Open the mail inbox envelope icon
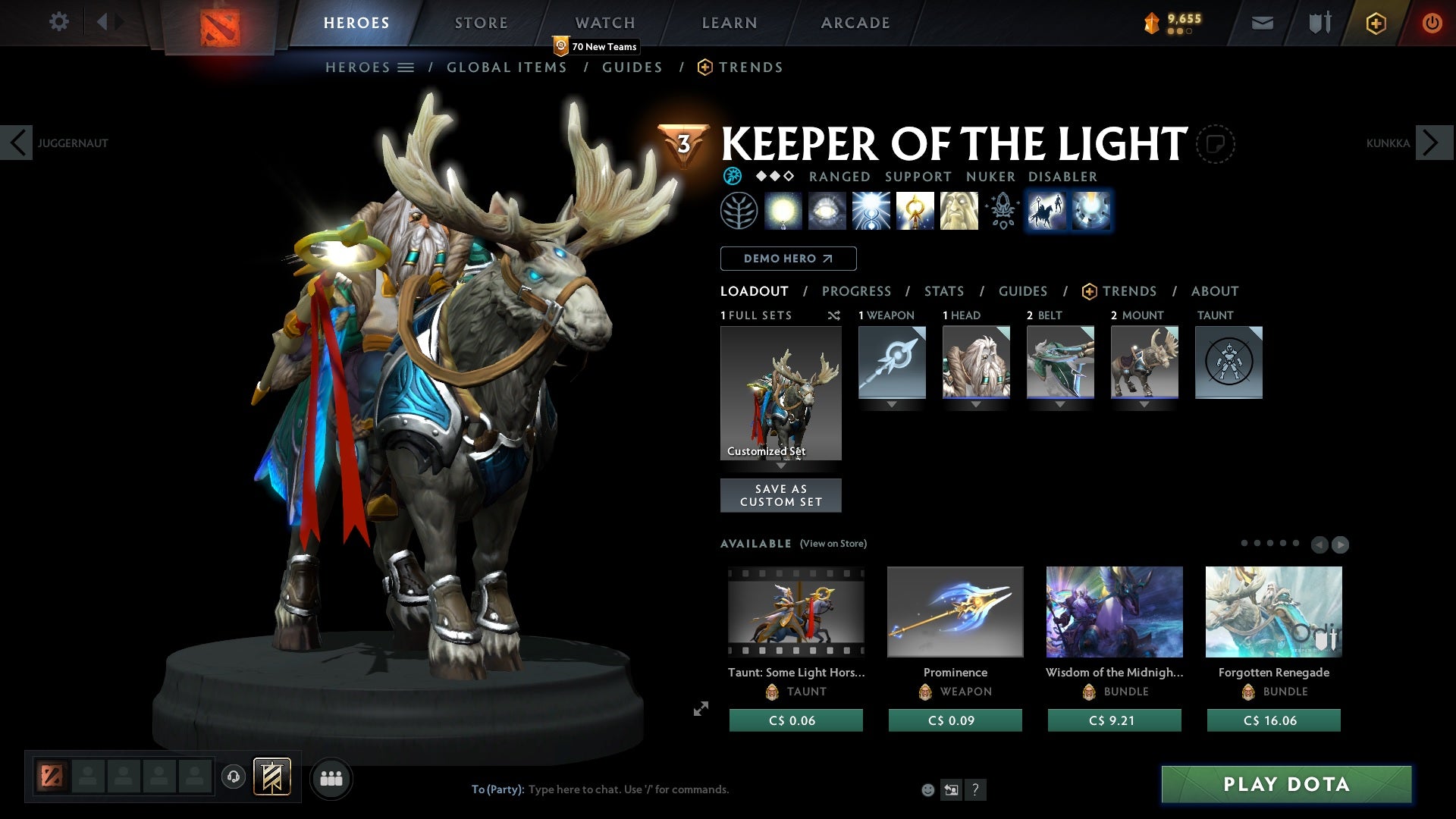This screenshot has height=819, width=1456. click(x=1262, y=23)
